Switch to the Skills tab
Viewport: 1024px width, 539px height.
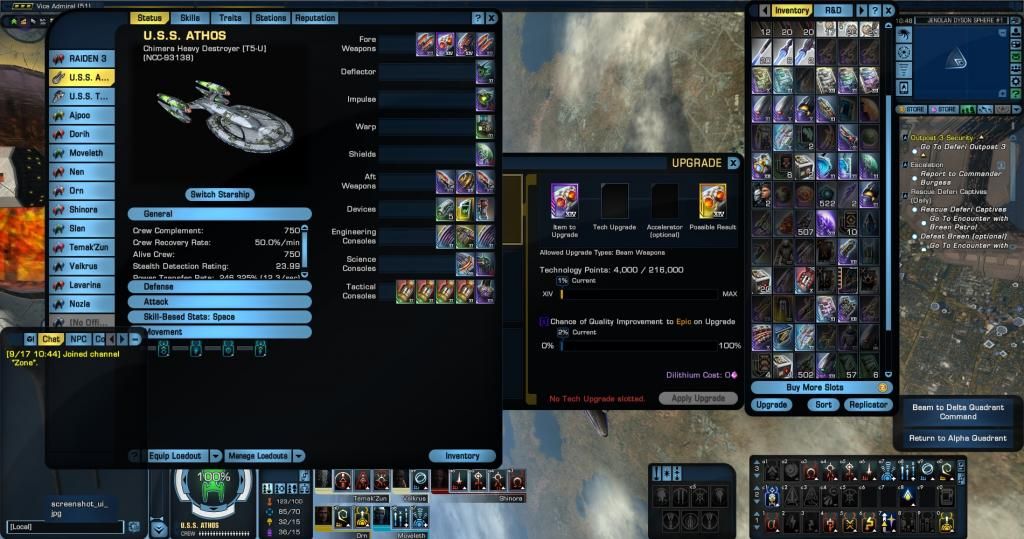[x=189, y=18]
